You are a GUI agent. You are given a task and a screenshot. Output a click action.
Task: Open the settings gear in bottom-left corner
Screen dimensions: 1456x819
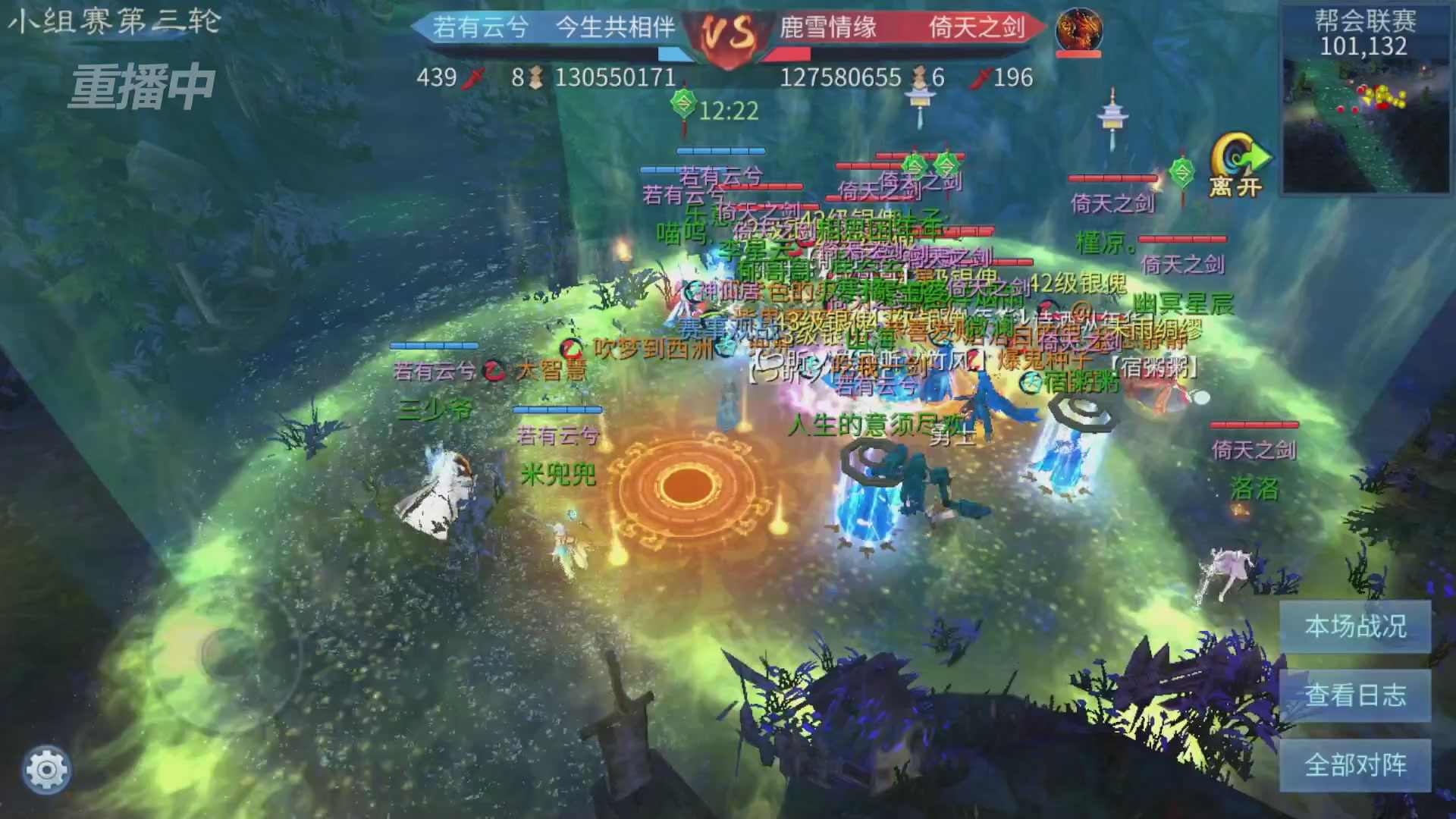point(45,767)
